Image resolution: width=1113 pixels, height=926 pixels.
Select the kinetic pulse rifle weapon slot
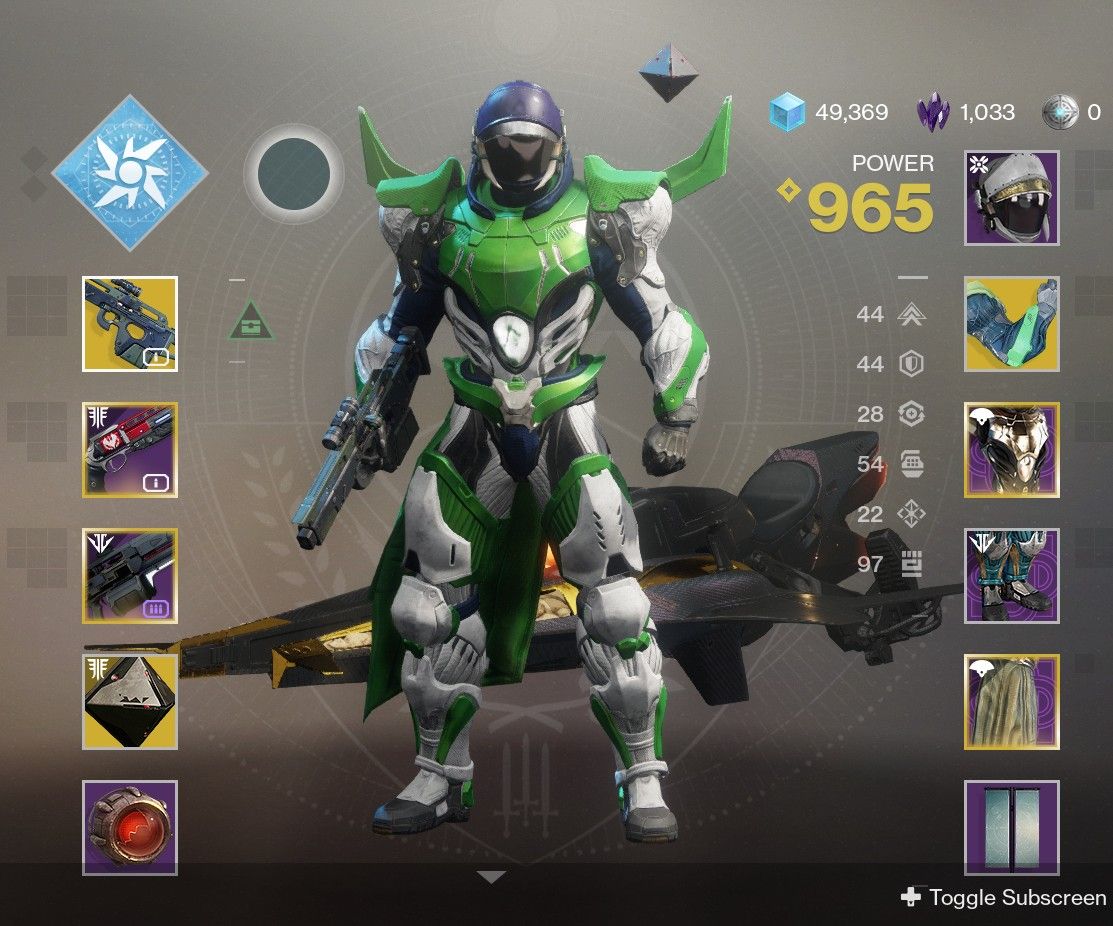point(130,324)
